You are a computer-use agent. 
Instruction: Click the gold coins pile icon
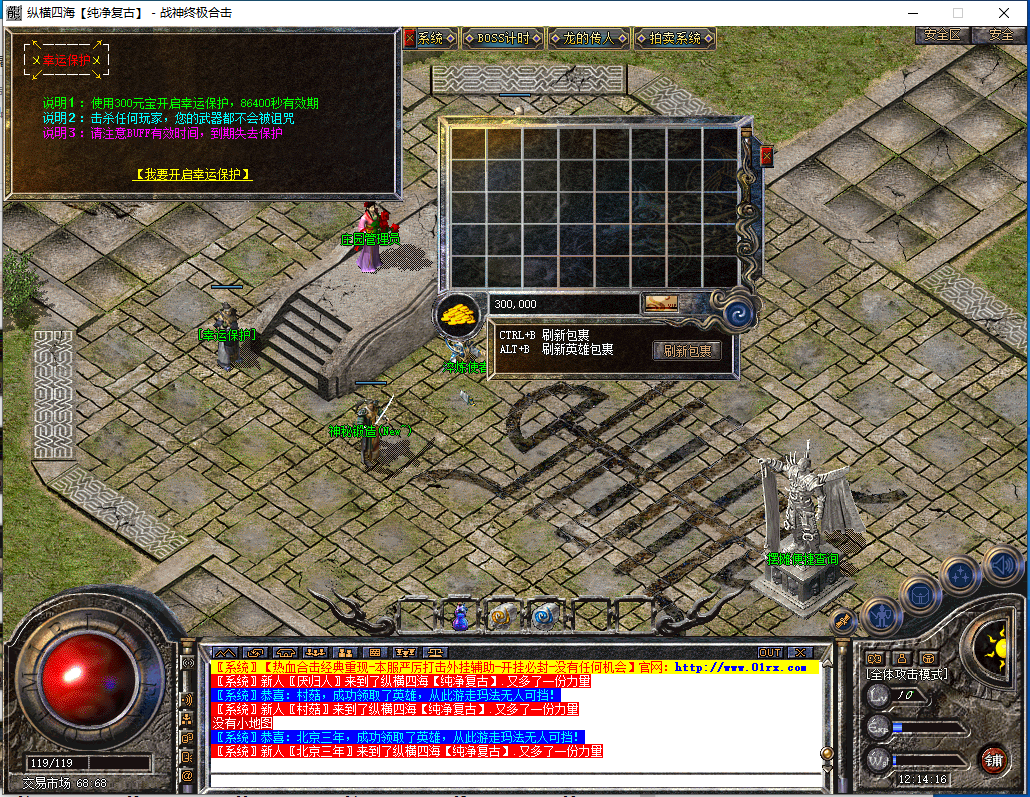(x=459, y=314)
